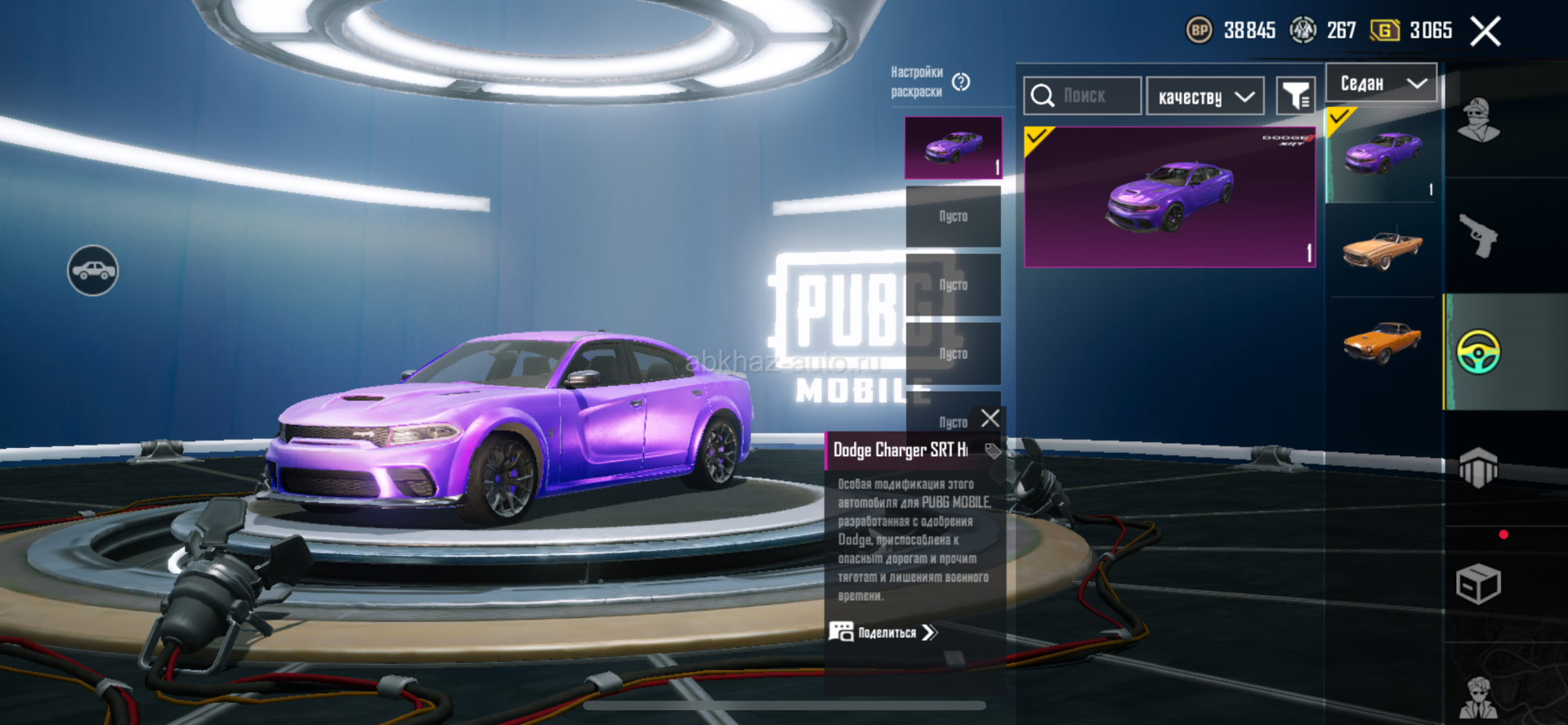This screenshot has width=1568, height=725.
Task: Click the tag icon beside the car name
Action: point(993,450)
